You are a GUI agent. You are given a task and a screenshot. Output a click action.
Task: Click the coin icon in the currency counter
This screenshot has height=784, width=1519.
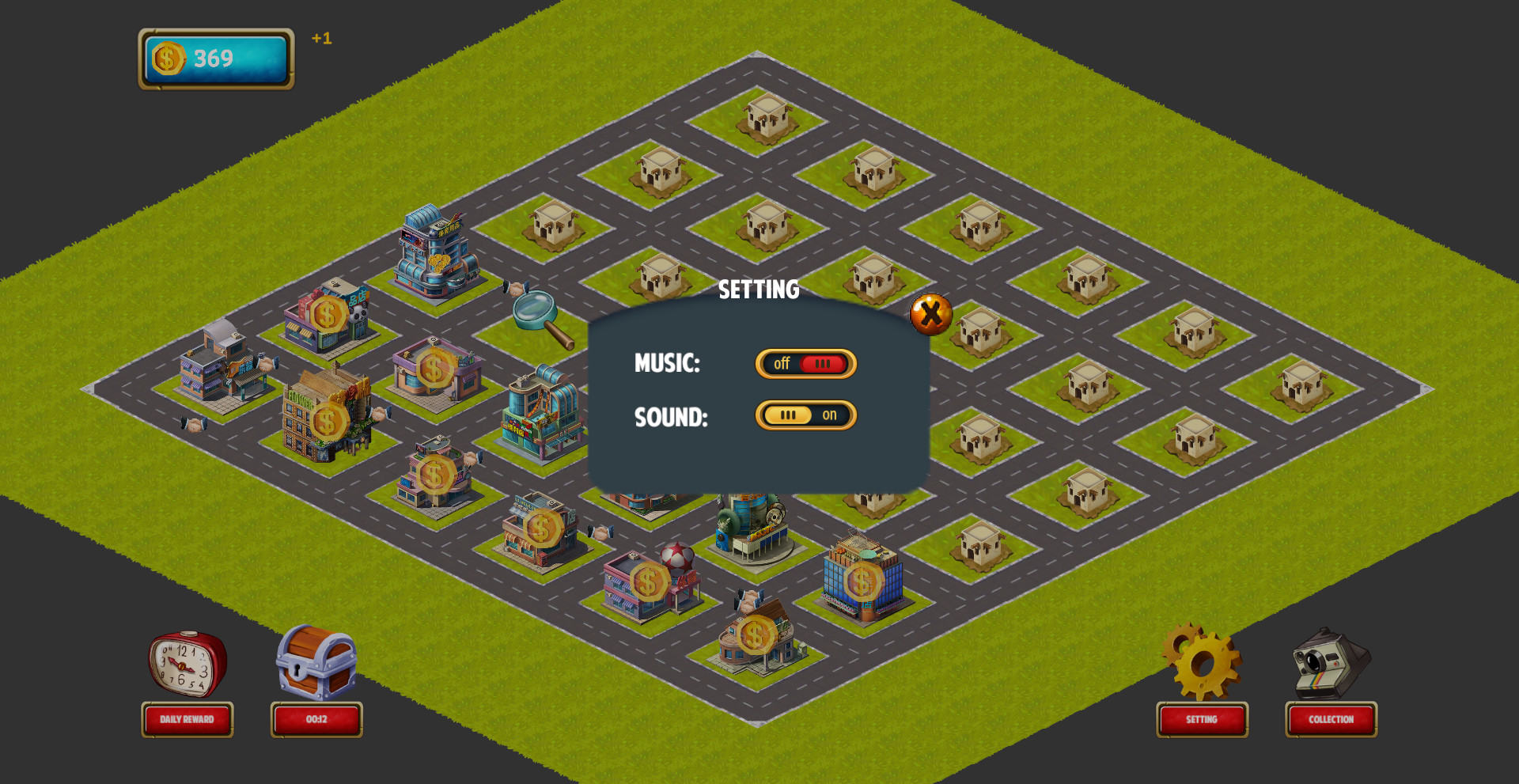[x=168, y=57]
